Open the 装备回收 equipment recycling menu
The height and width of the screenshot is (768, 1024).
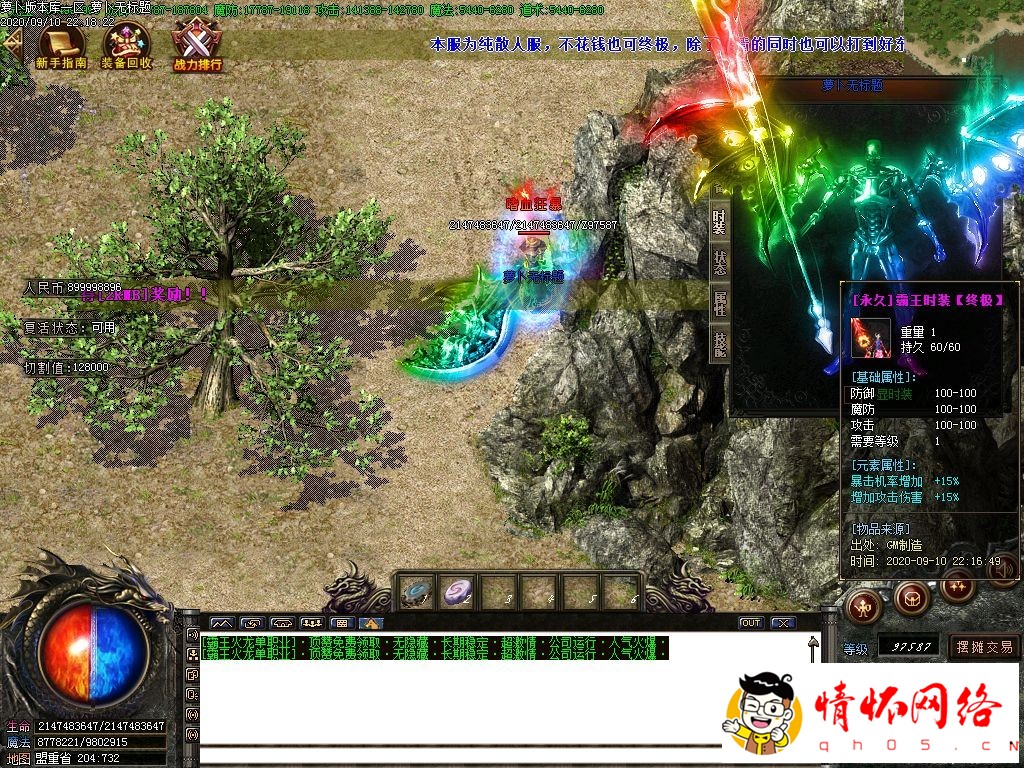[127, 46]
